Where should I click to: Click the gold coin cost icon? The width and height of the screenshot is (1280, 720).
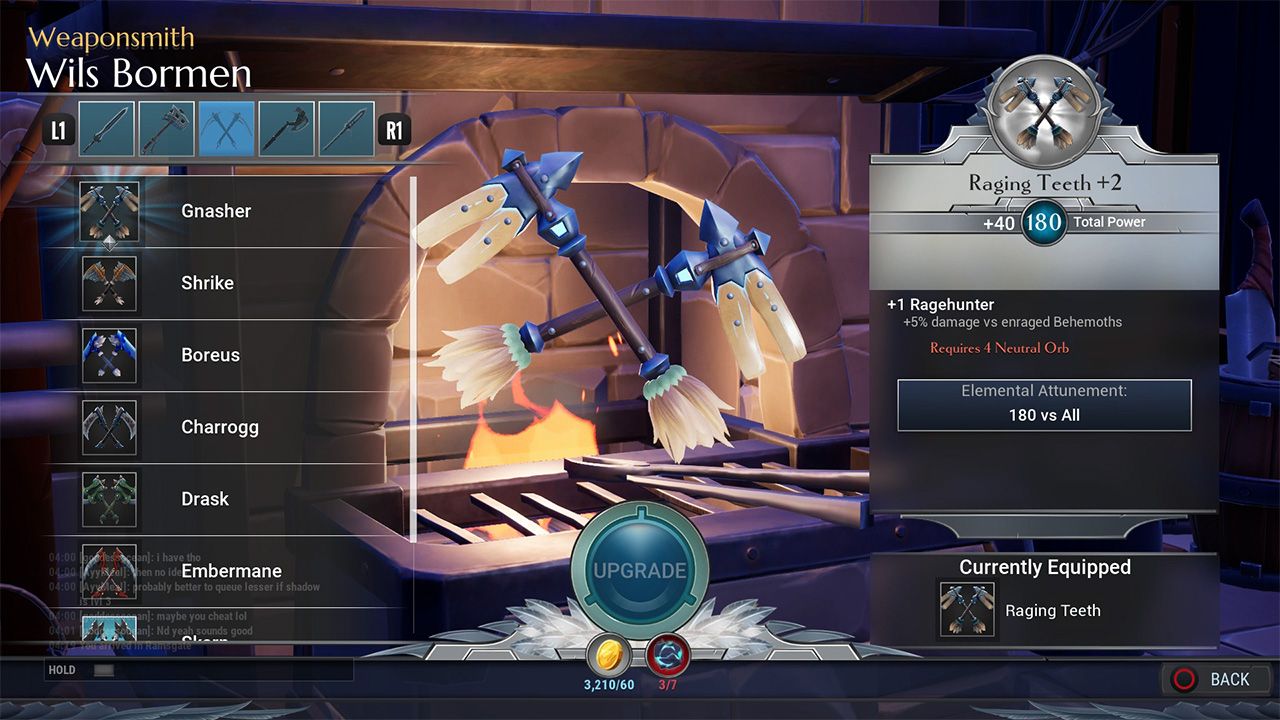point(608,655)
